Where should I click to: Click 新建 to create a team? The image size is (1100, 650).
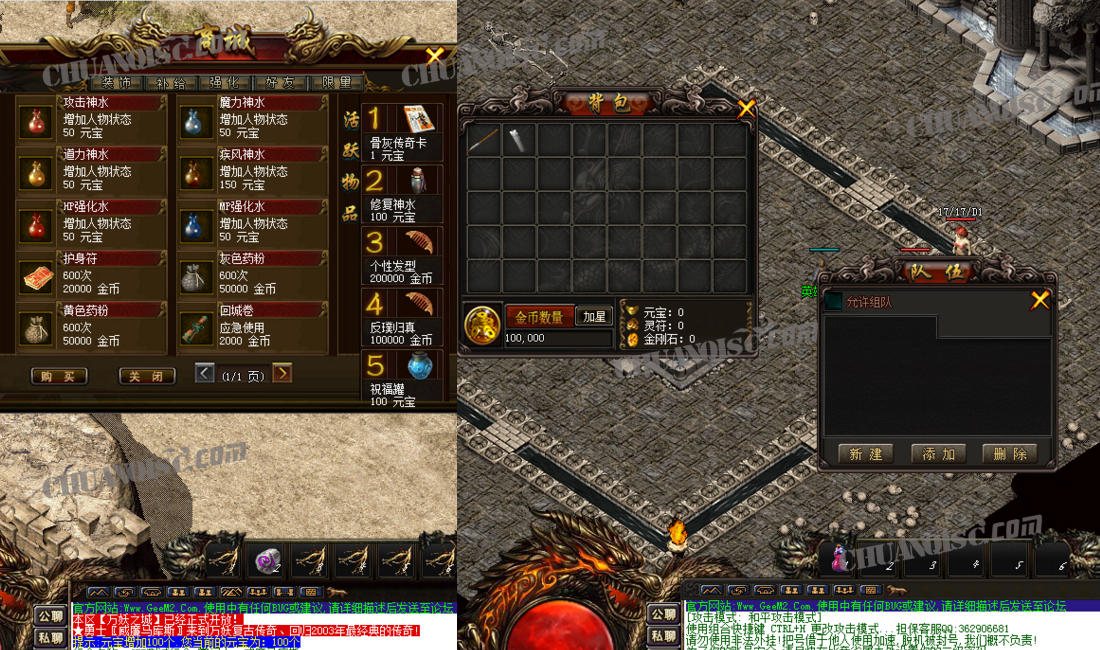tap(866, 454)
